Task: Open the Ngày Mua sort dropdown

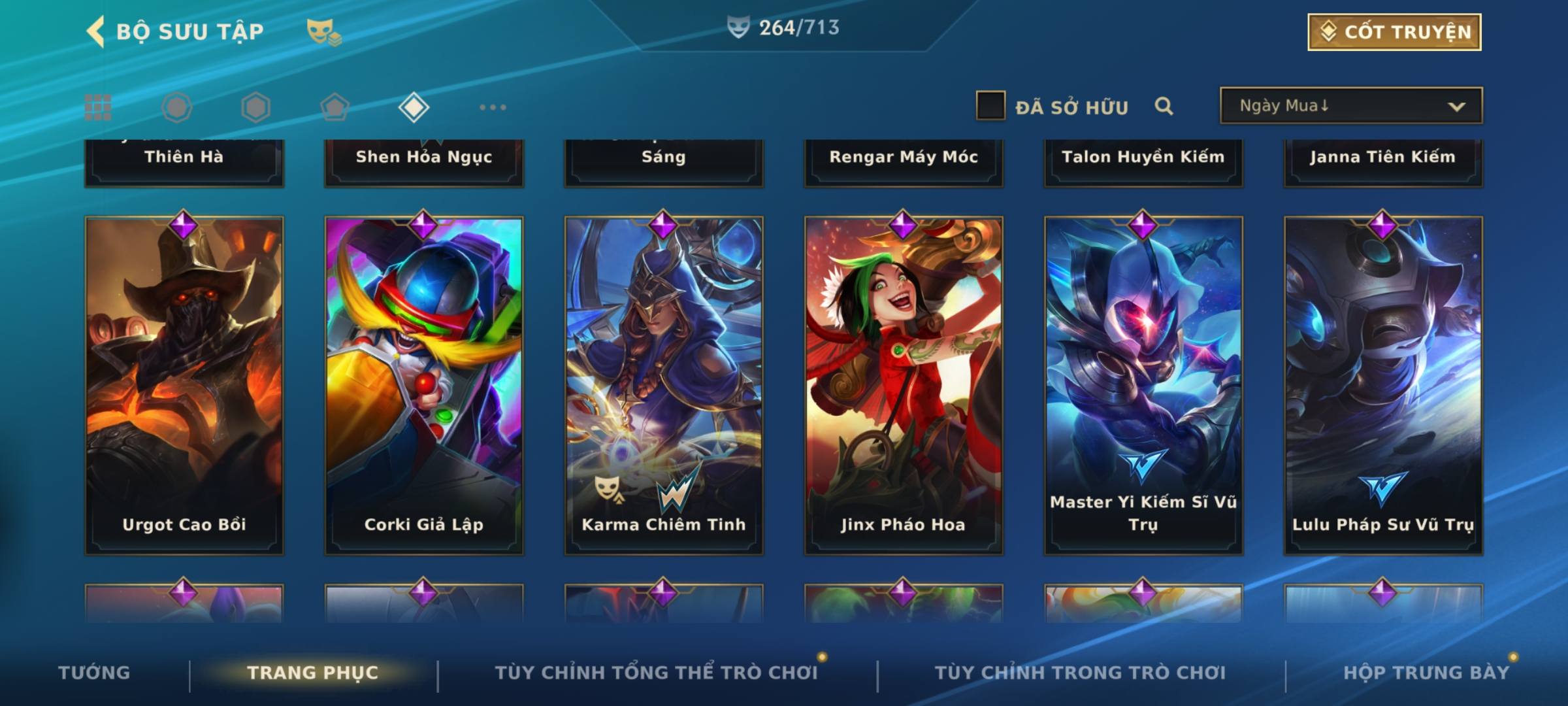Action: [x=1350, y=106]
